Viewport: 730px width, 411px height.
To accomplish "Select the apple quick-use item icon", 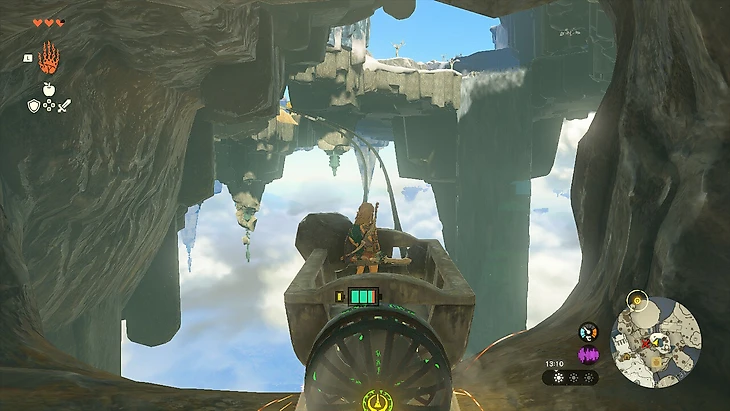I will pos(48,88).
